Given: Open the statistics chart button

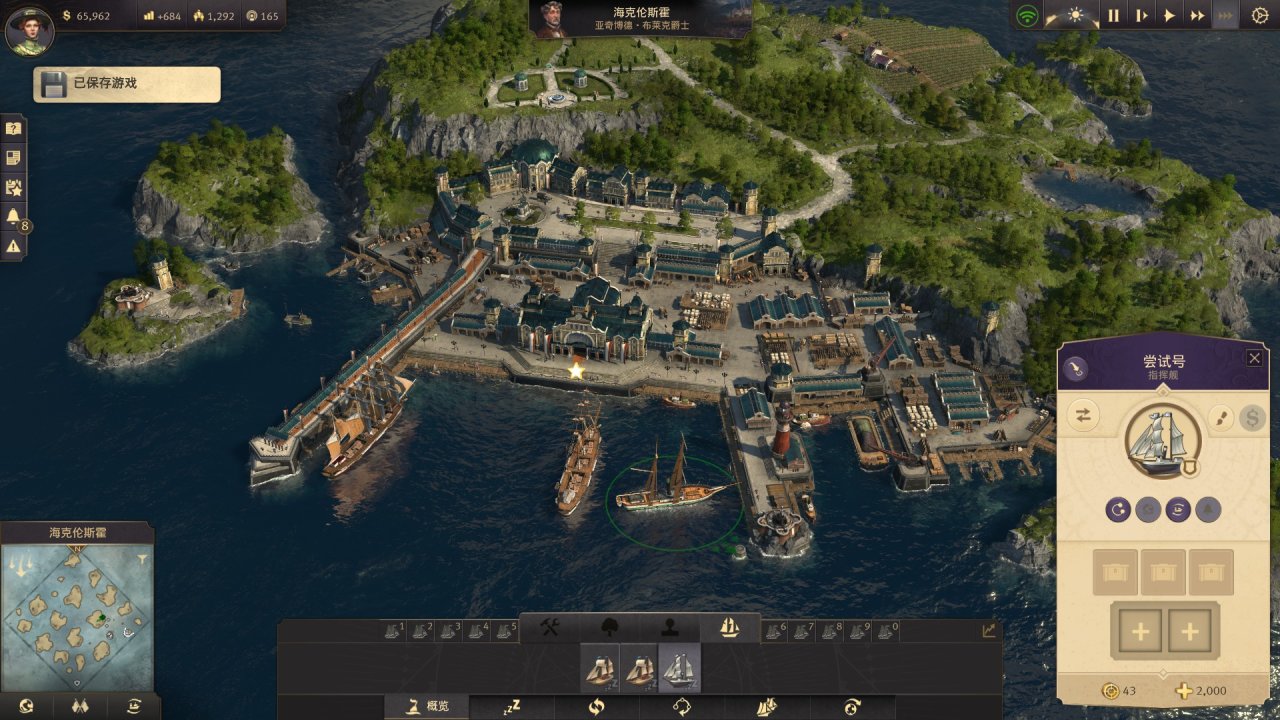Looking at the screenshot, I should (x=989, y=630).
